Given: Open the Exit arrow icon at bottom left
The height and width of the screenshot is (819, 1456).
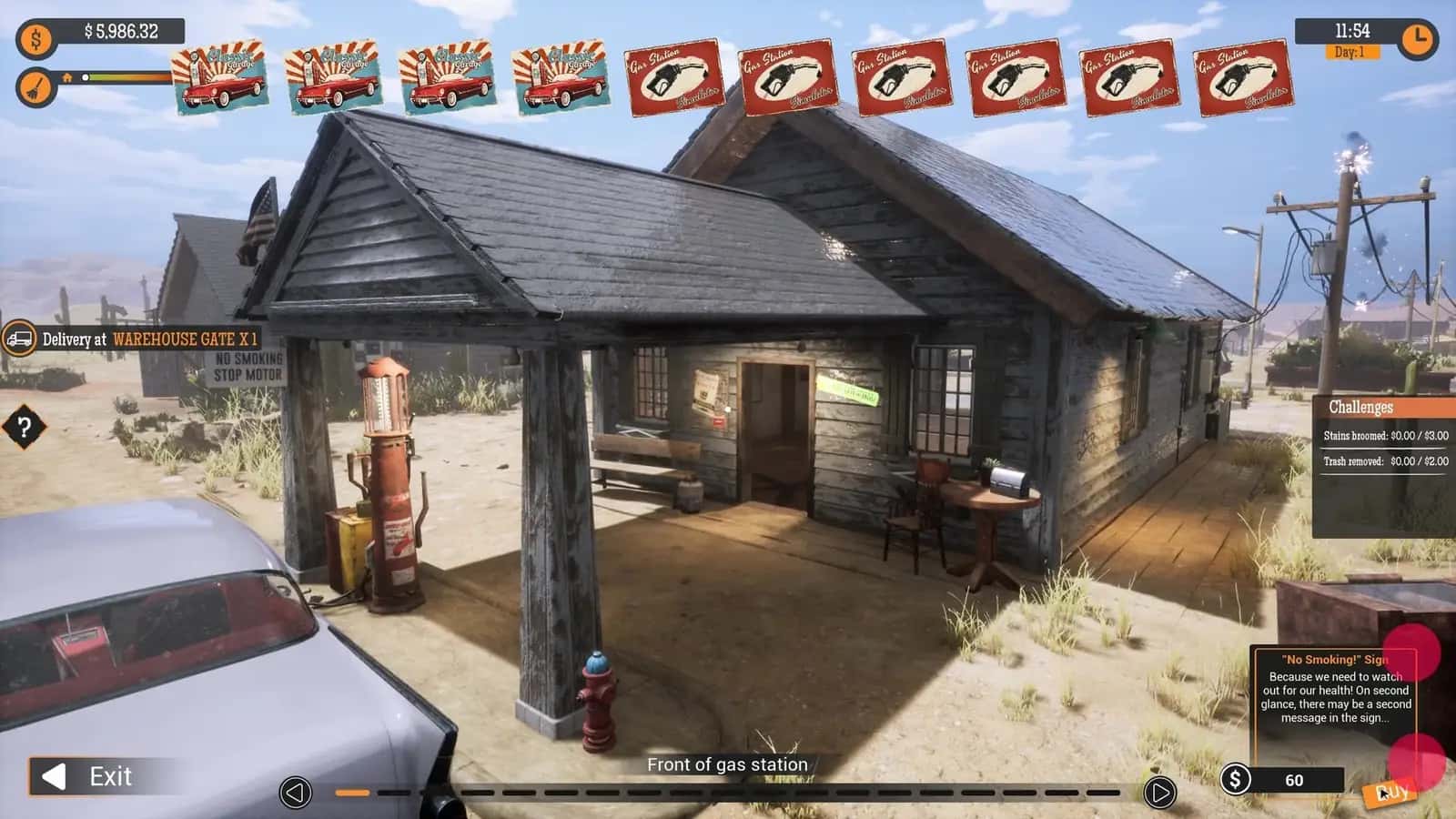Looking at the screenshot, I should coord(56,777).
